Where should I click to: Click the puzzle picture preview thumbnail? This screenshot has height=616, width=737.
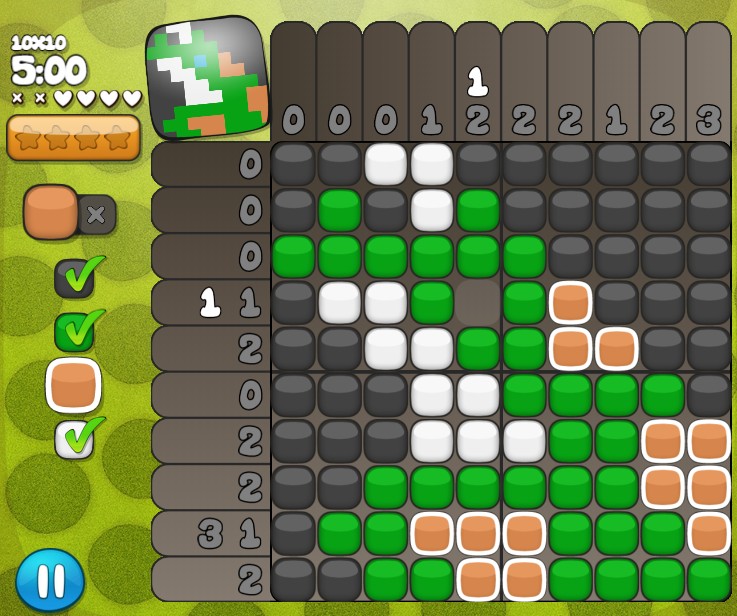[x=208, y=78]
